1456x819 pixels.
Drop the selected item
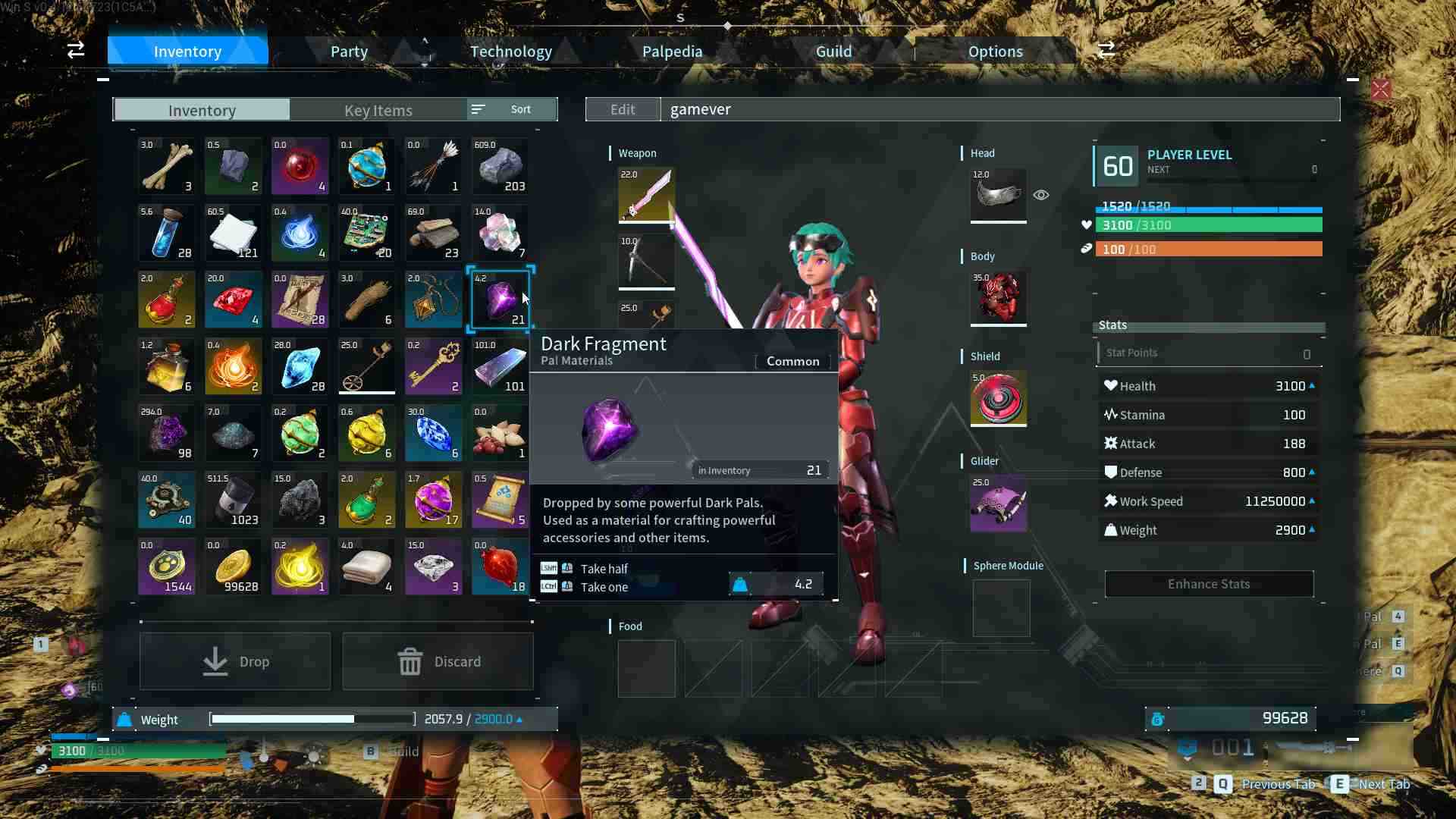(x=235, y=661)
